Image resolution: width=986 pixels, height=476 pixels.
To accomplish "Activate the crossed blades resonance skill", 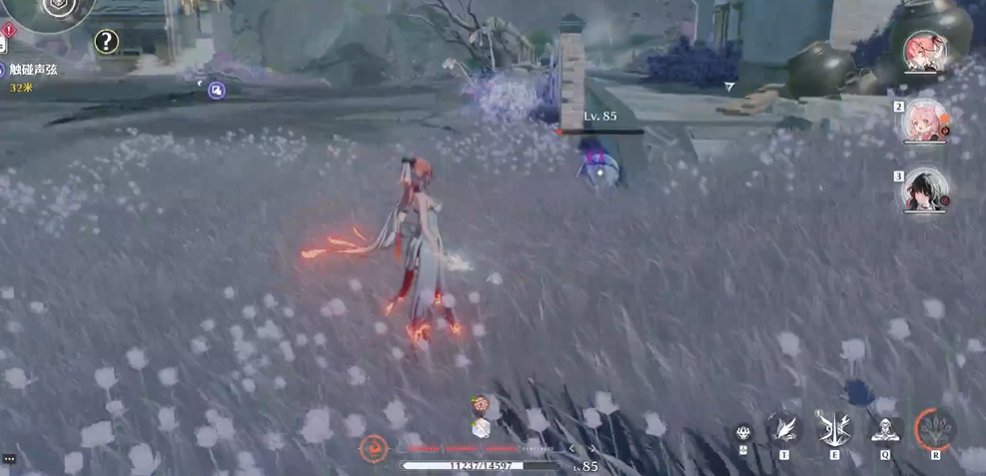I will pos(834,428).
